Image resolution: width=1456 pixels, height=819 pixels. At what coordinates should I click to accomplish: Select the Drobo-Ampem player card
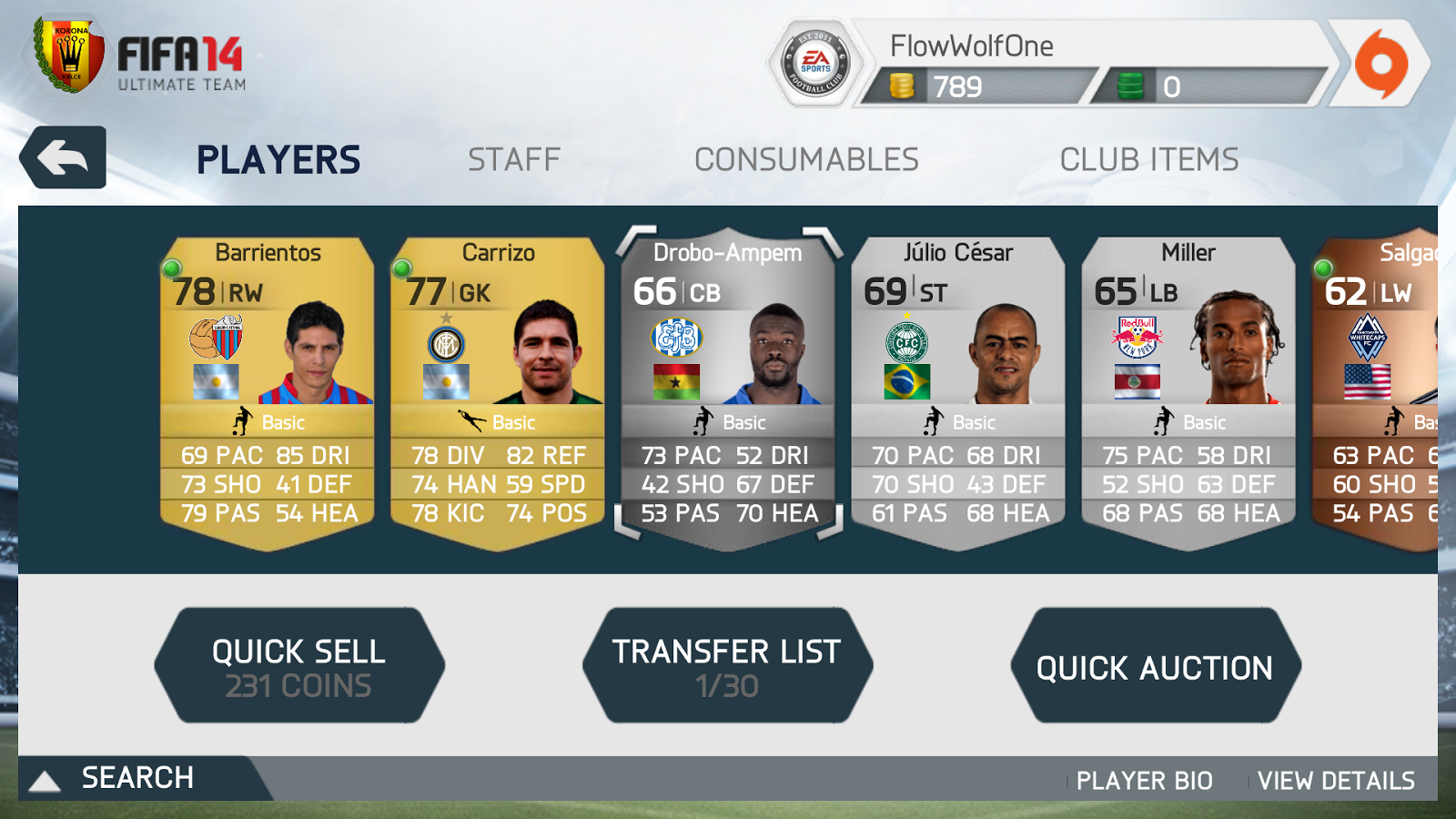point(728,382)
